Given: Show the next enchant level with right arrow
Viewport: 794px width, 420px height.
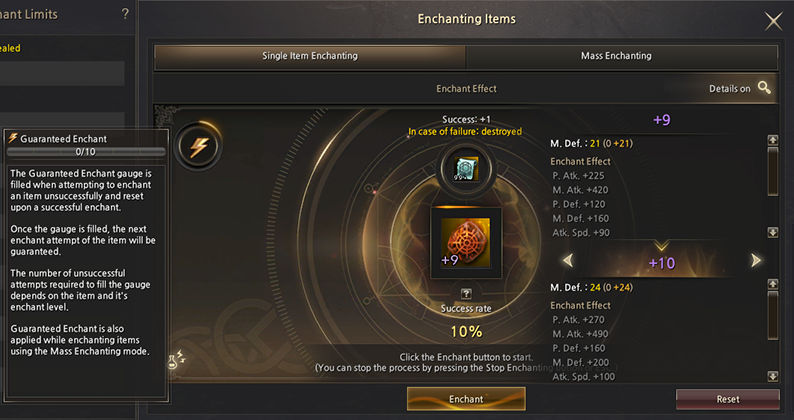Looking at the screenshot, I should [x=756, y=261].
